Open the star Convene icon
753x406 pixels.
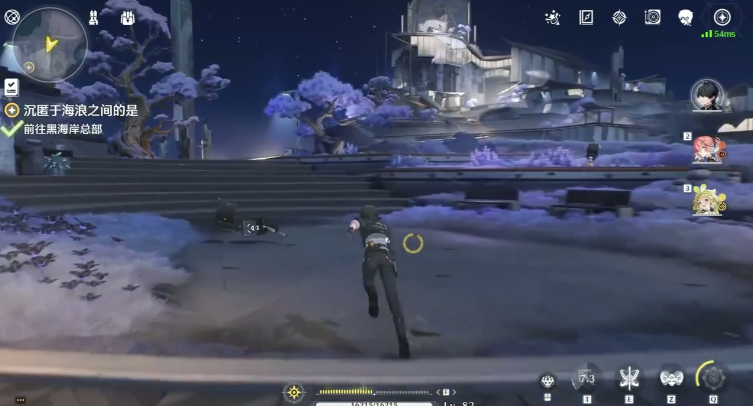(721, 17)
